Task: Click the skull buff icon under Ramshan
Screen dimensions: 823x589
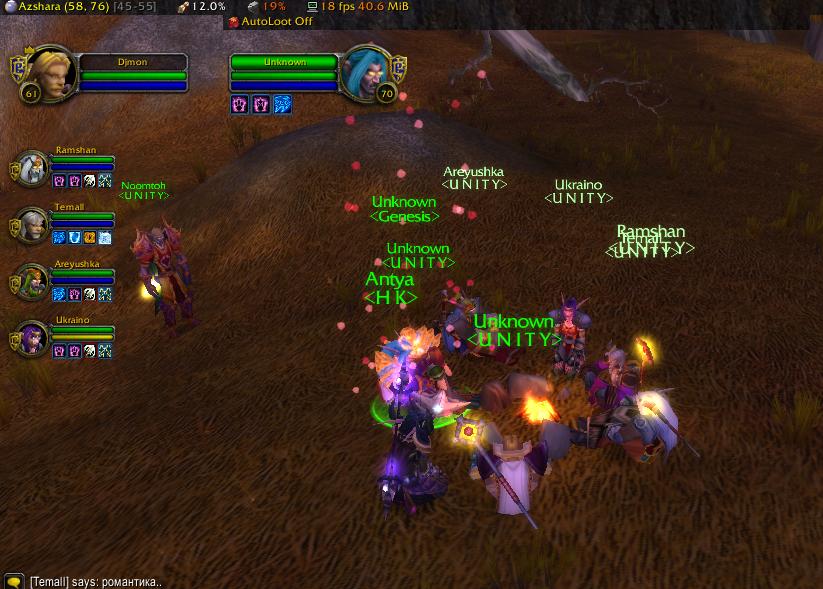Action: tap(90, 182)
